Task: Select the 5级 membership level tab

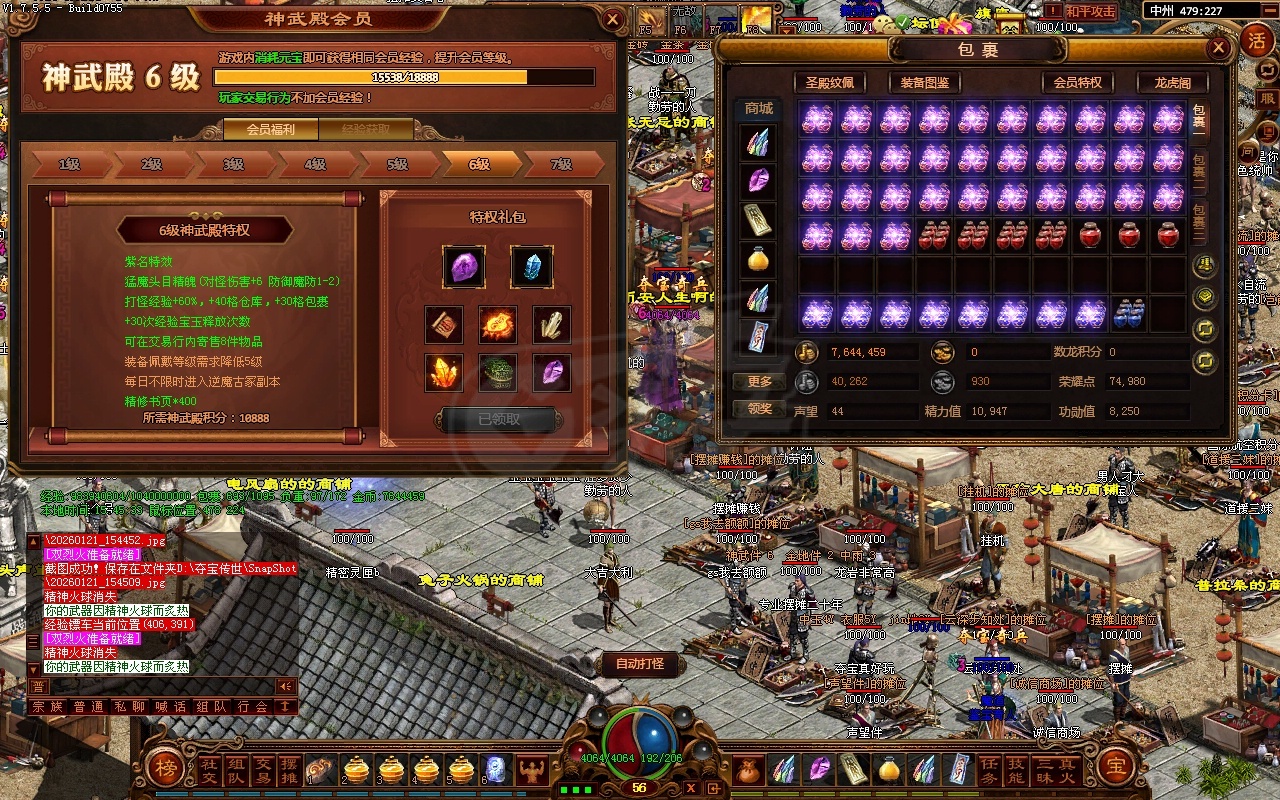Action: coord(398,165)
